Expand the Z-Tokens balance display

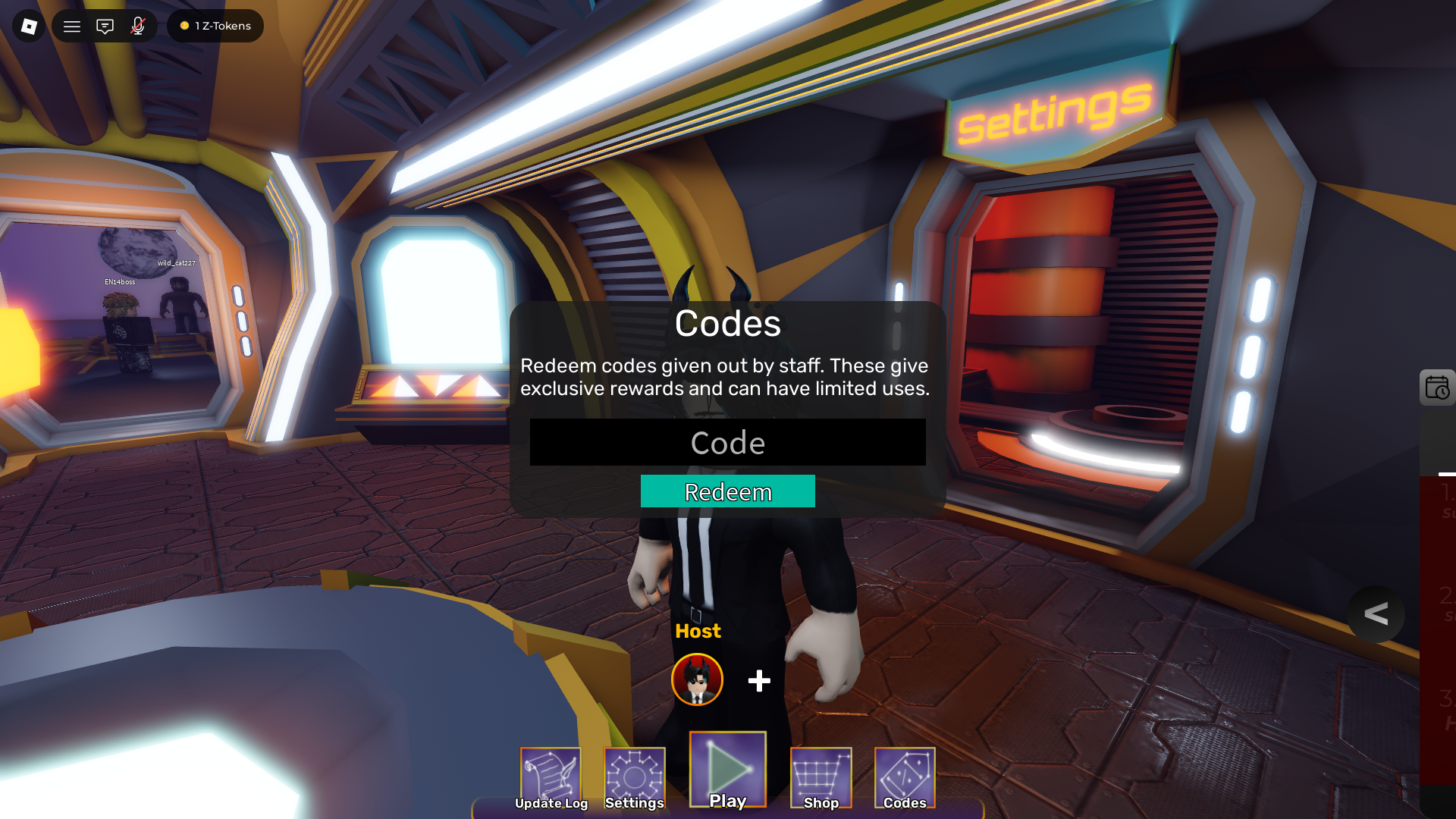(215, 26)
